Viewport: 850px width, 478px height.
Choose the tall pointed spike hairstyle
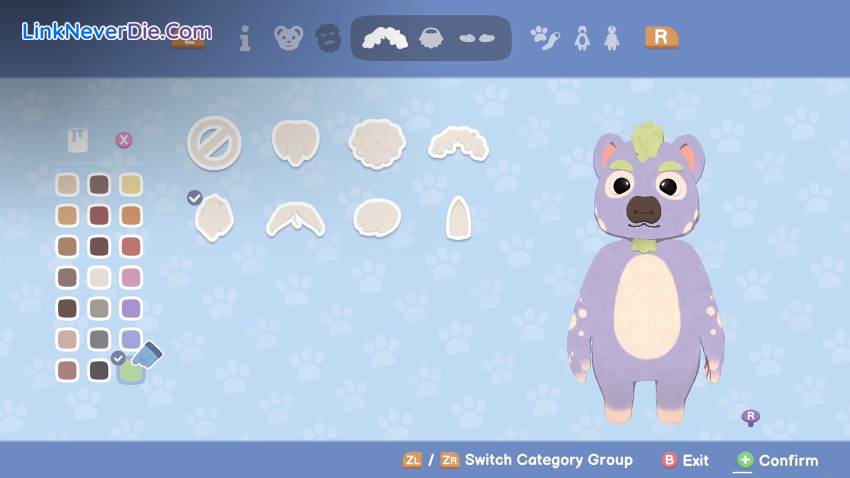tap(458, 217)
